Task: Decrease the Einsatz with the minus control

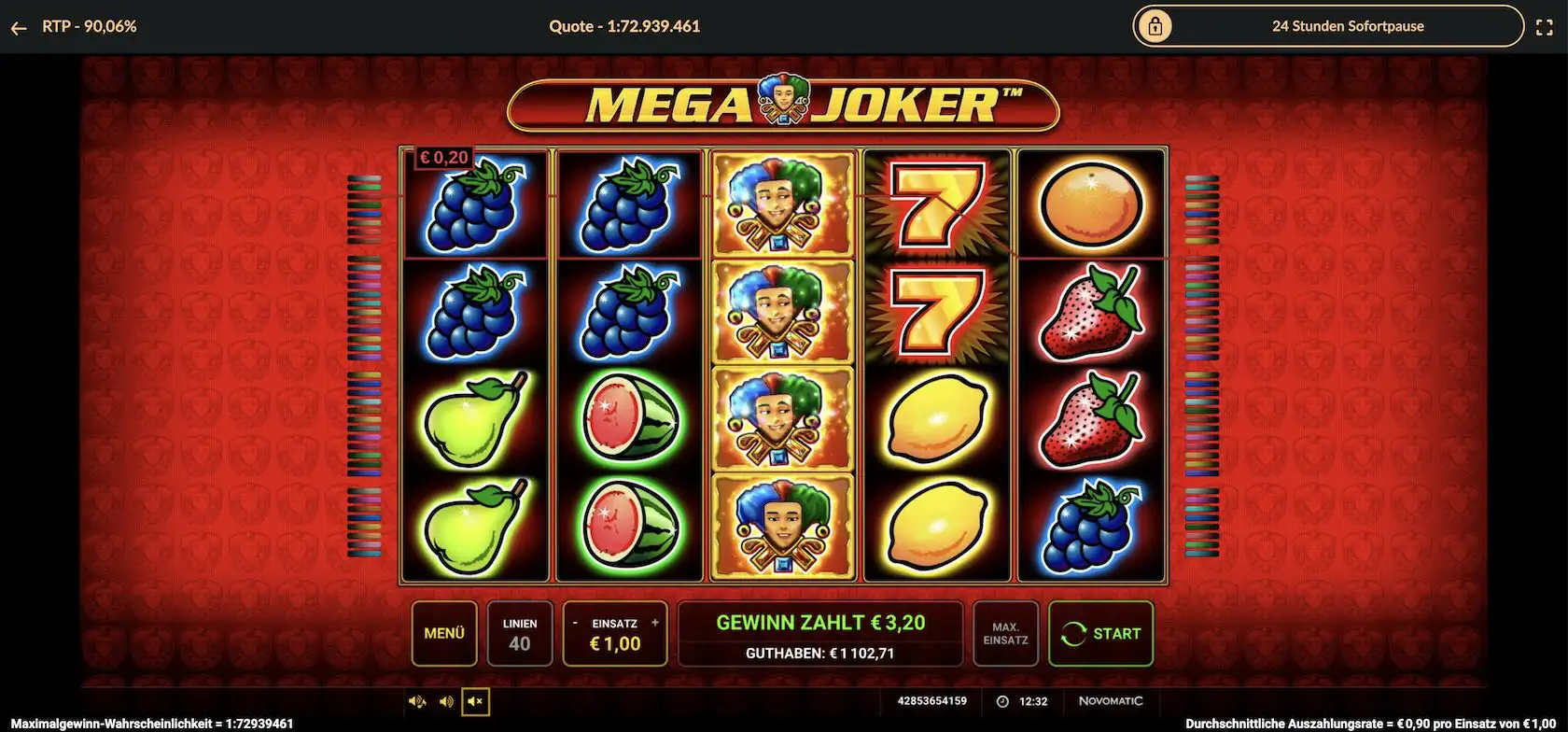Action: pos(576,621)
